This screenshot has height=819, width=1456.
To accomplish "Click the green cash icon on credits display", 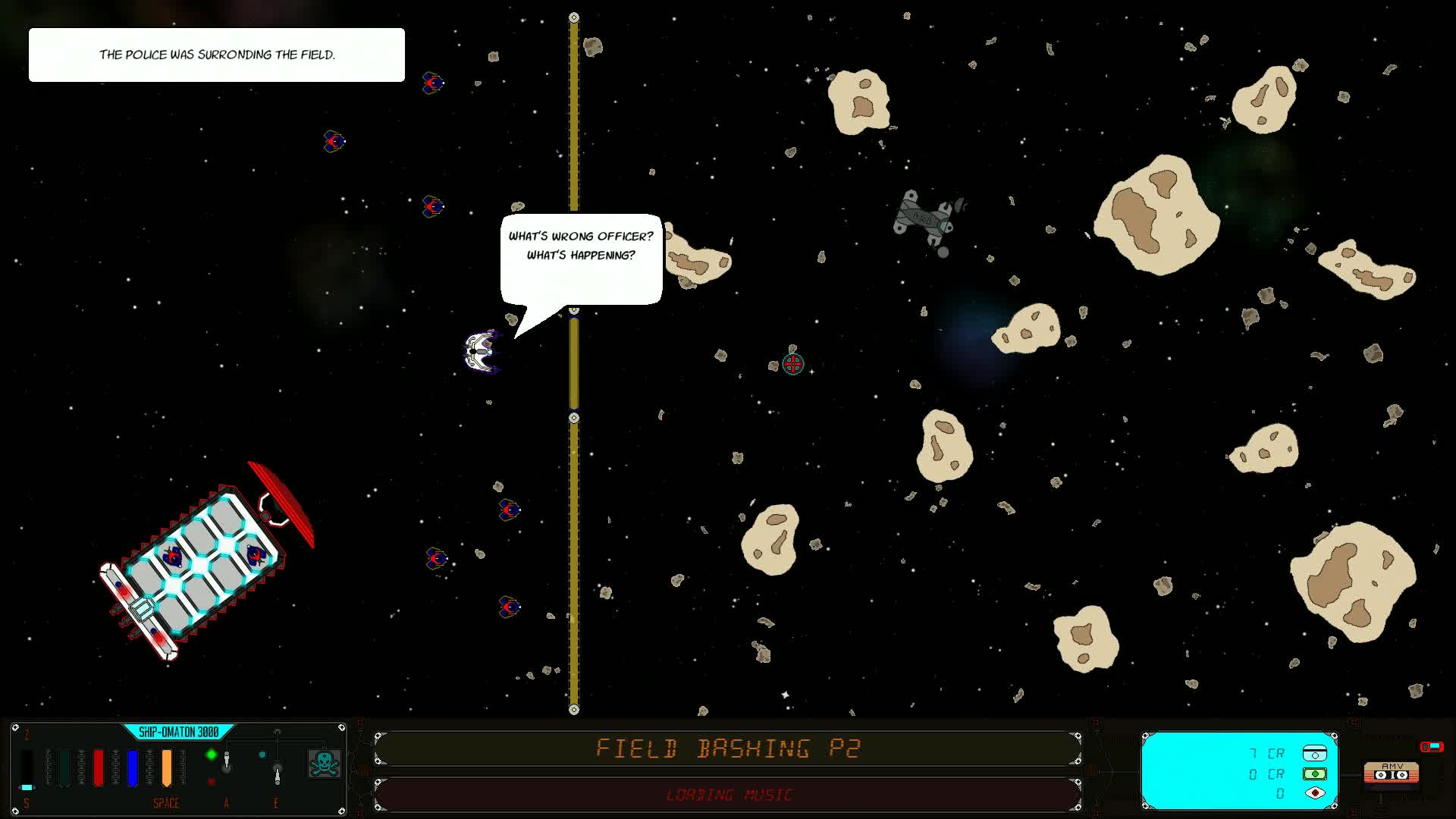I will point(1314,774).
